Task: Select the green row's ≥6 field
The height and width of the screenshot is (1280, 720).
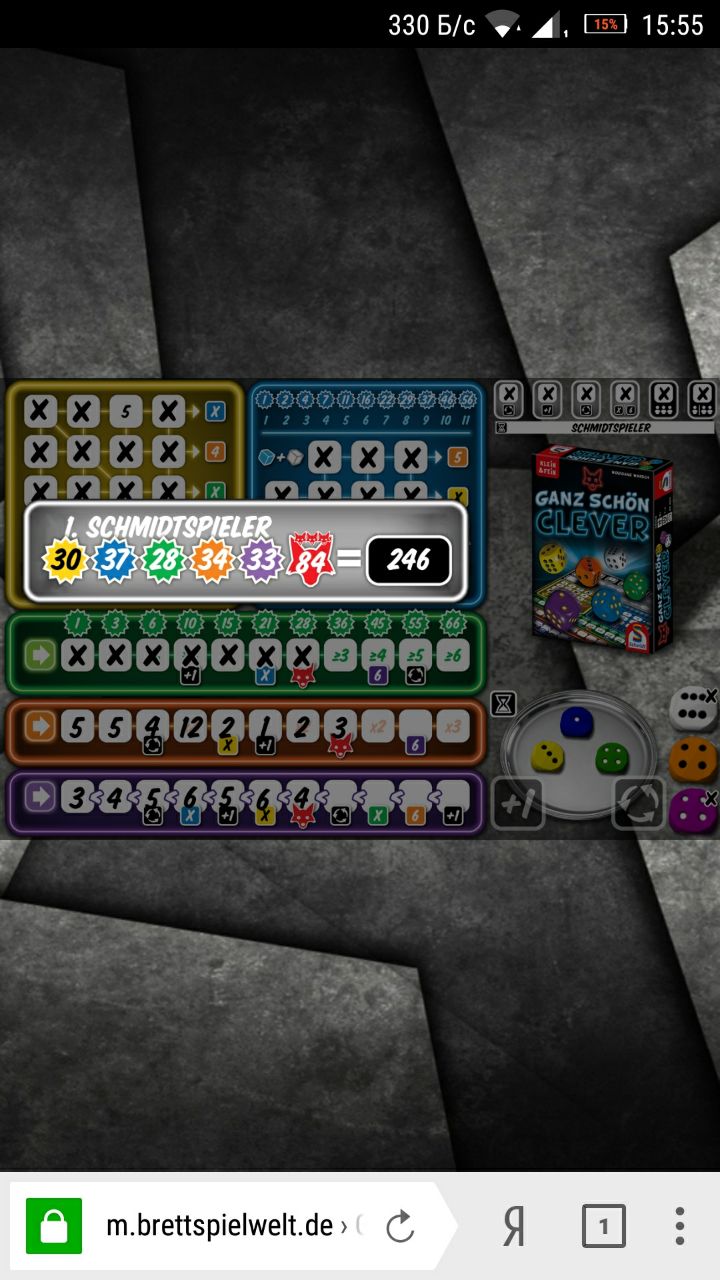Action: click(453, 657)
